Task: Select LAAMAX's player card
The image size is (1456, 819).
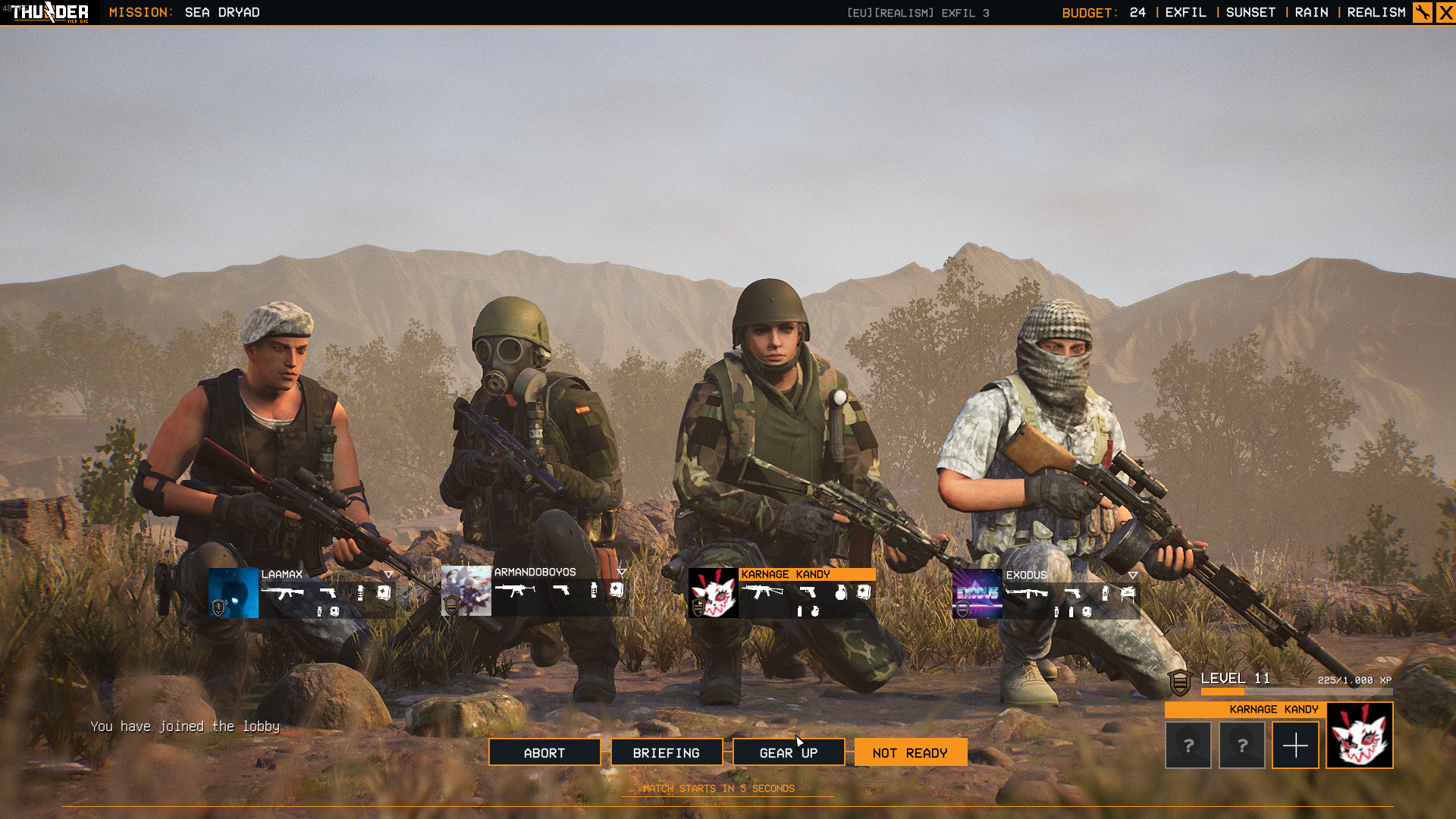Action: (326, 594)
